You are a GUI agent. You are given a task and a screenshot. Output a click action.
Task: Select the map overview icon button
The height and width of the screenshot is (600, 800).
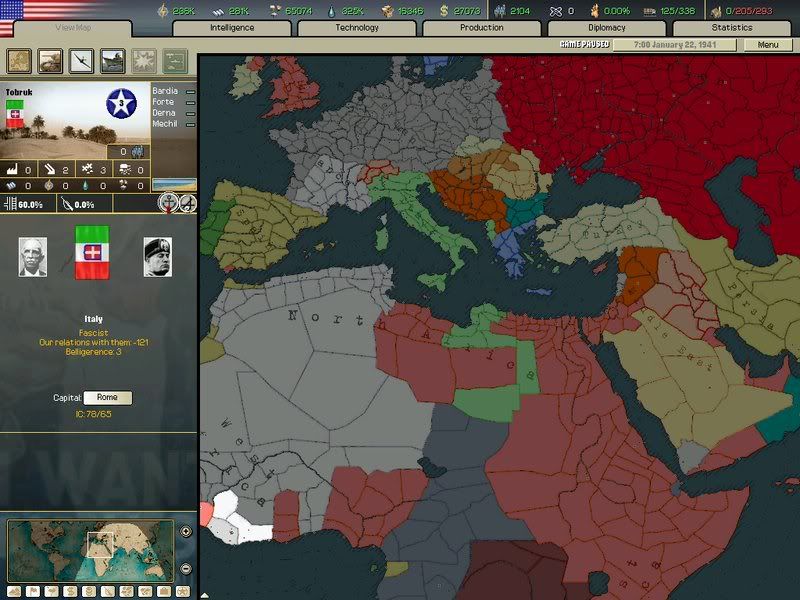(x=19, y=61)
